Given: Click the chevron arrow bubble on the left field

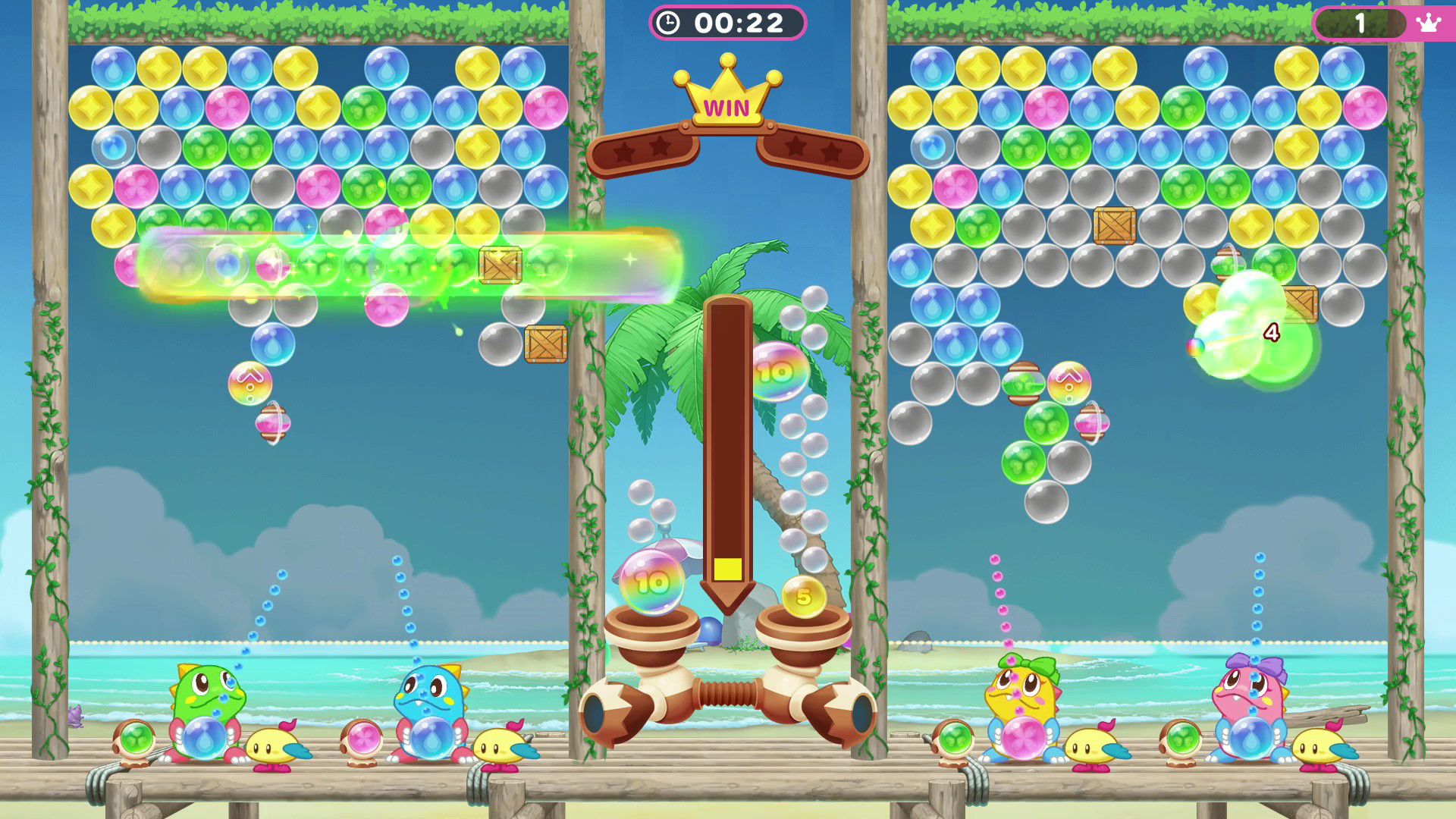Looking at the screenshot, I should point(250,383).
